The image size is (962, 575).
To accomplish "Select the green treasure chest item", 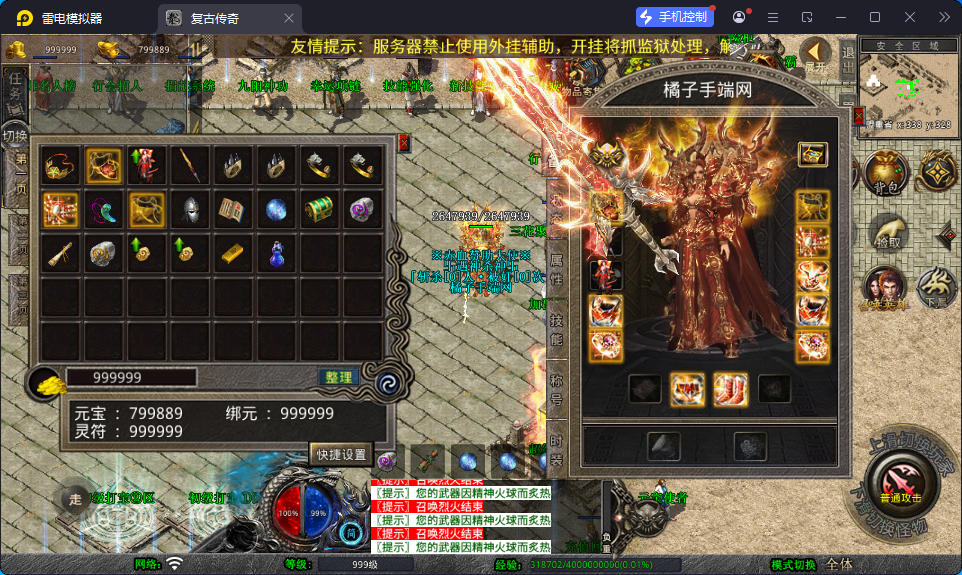I will pyautogui.click(x=320, y=210).
